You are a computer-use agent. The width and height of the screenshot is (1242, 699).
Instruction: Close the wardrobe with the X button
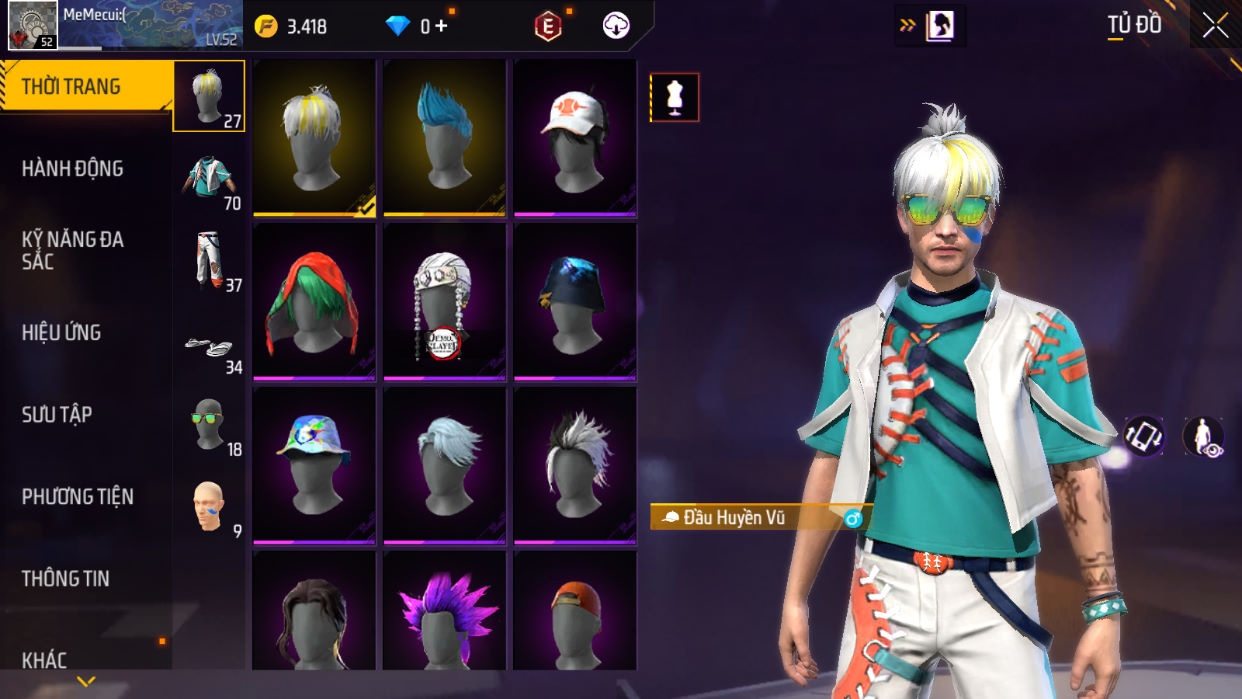(x=1215, y=26)
